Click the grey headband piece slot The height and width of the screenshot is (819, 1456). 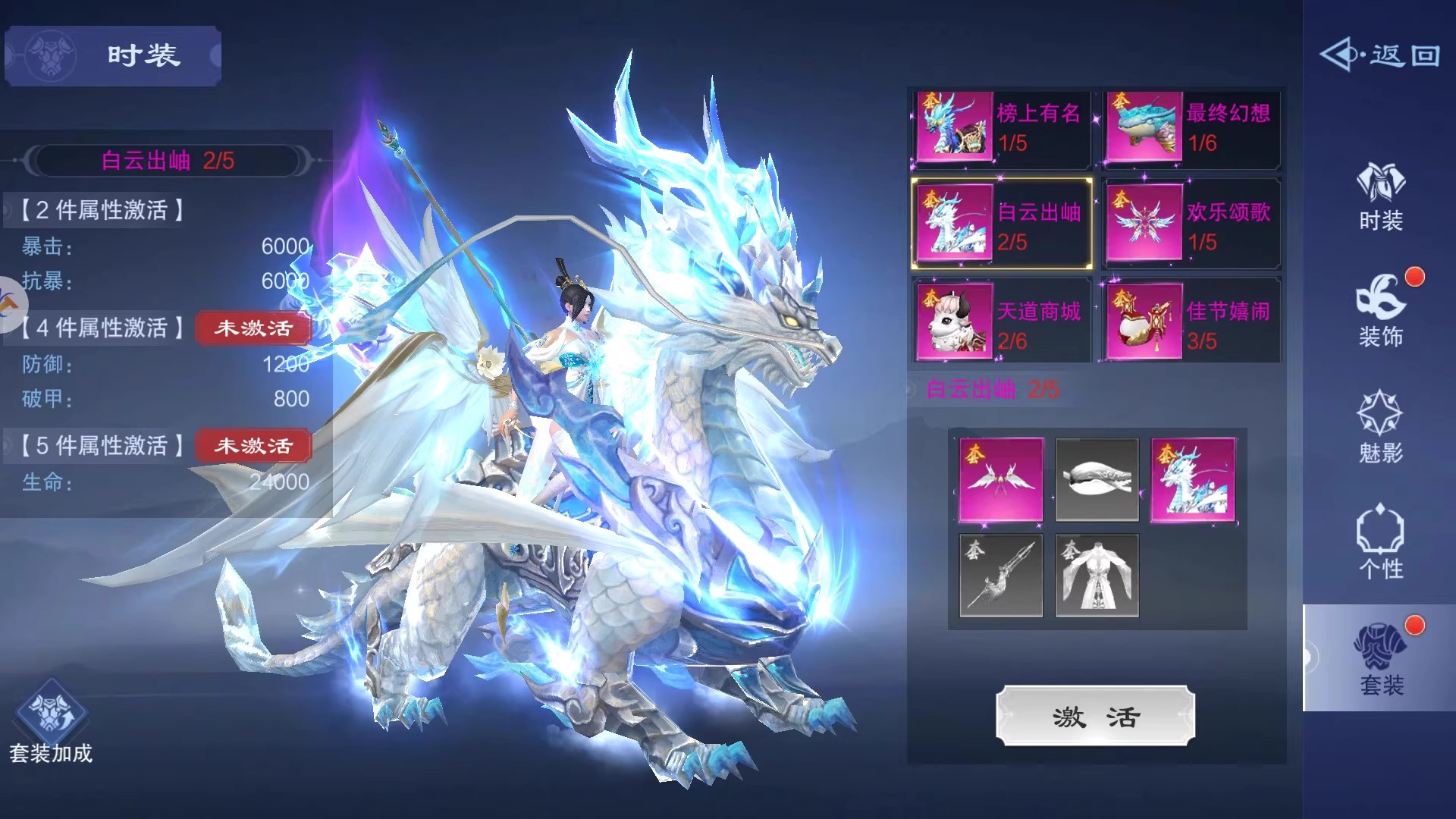(1097, 480)
